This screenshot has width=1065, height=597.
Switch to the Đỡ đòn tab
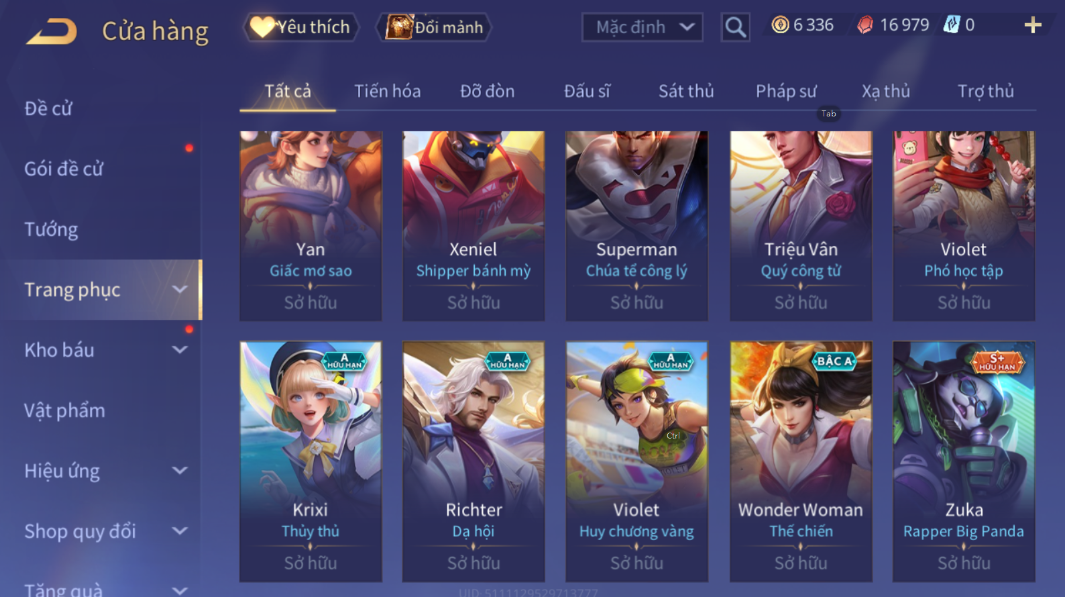pyautogui.click(x=487, y=91)
